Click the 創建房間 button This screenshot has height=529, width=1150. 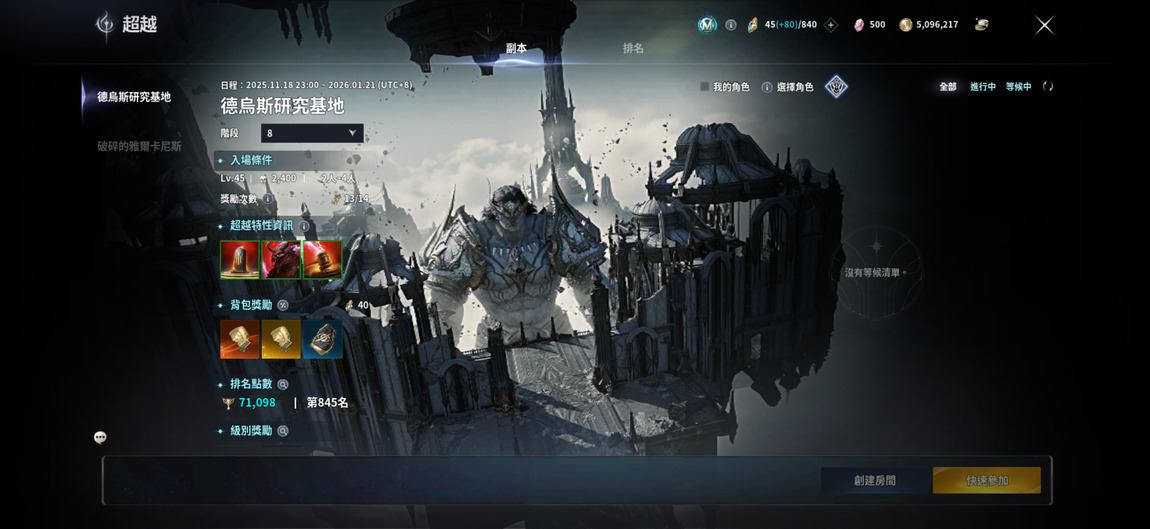[x=875, y=480]
